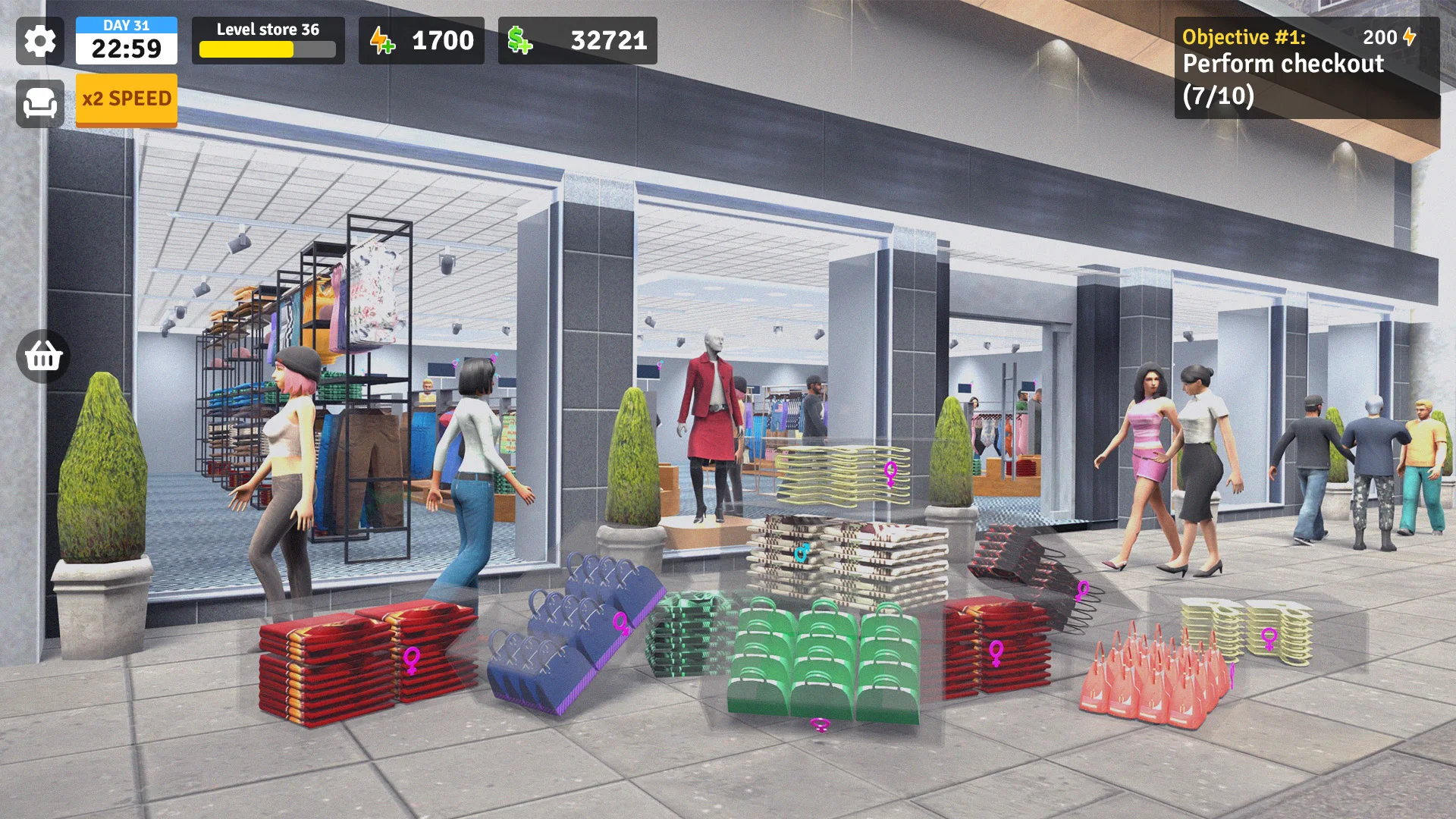Screen dimensions: 1456x819
Task: Open the furniture/sofa customization icon
Action: click(x=42, y=101)
